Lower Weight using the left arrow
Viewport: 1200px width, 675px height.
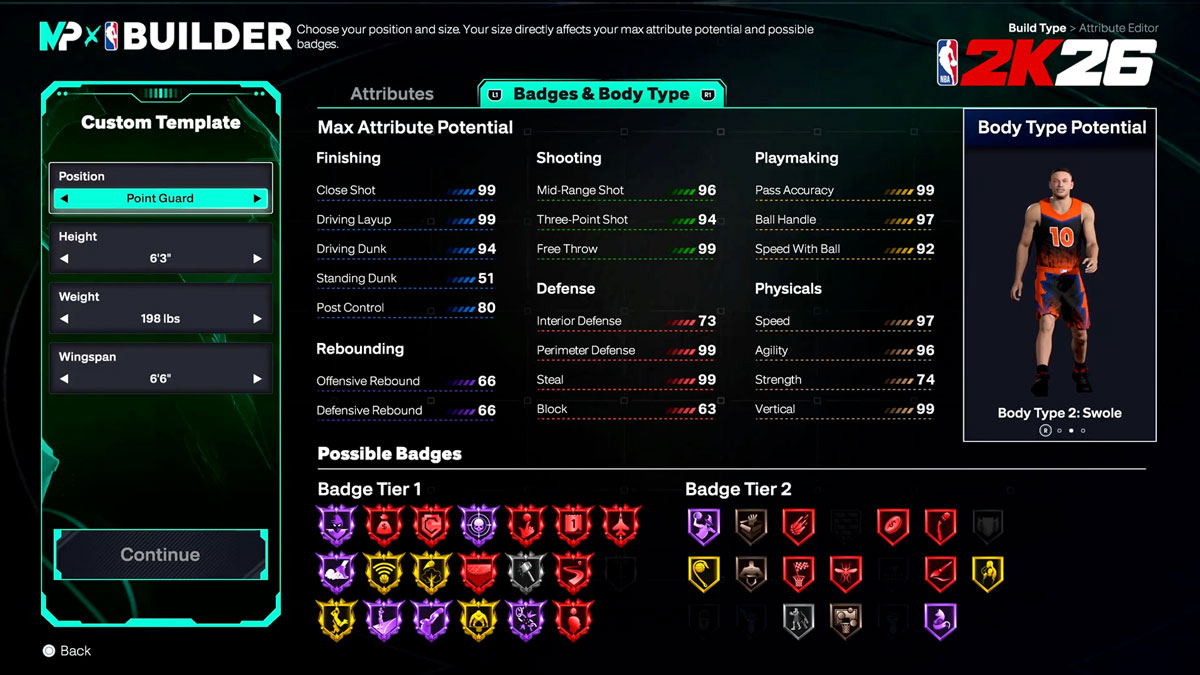tap(65, 319)
